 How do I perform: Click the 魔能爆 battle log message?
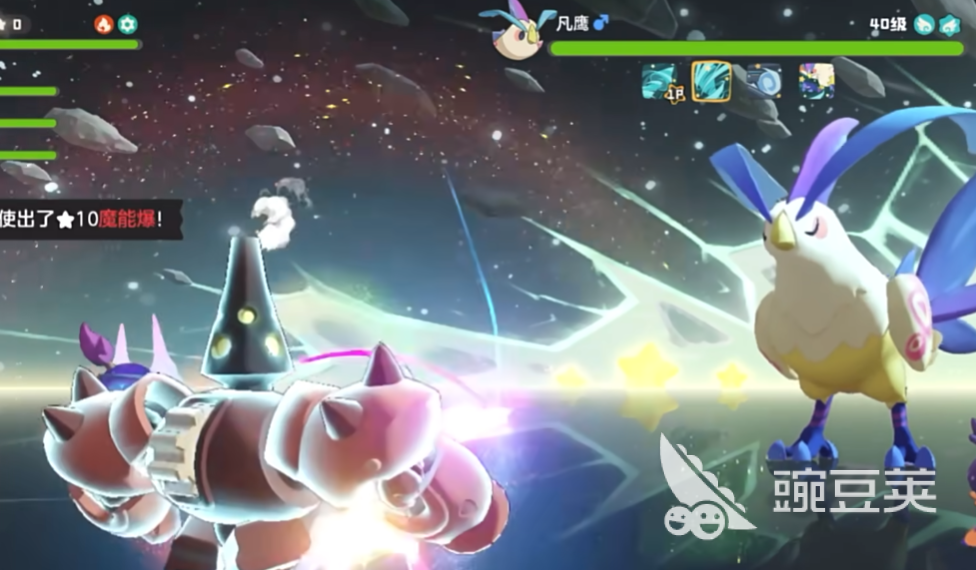92,219
